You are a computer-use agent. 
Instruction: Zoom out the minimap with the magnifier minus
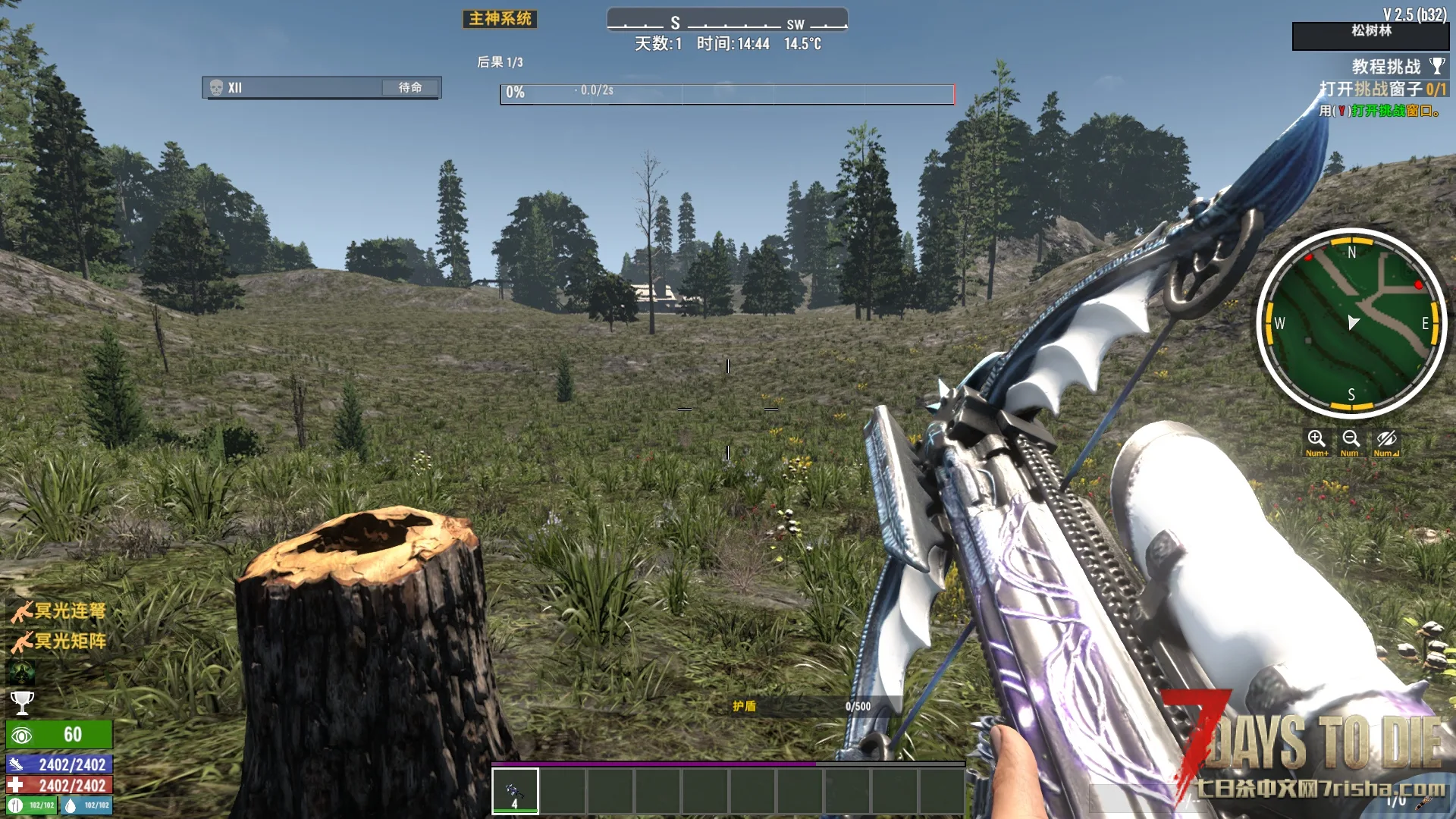(1351, 441)
